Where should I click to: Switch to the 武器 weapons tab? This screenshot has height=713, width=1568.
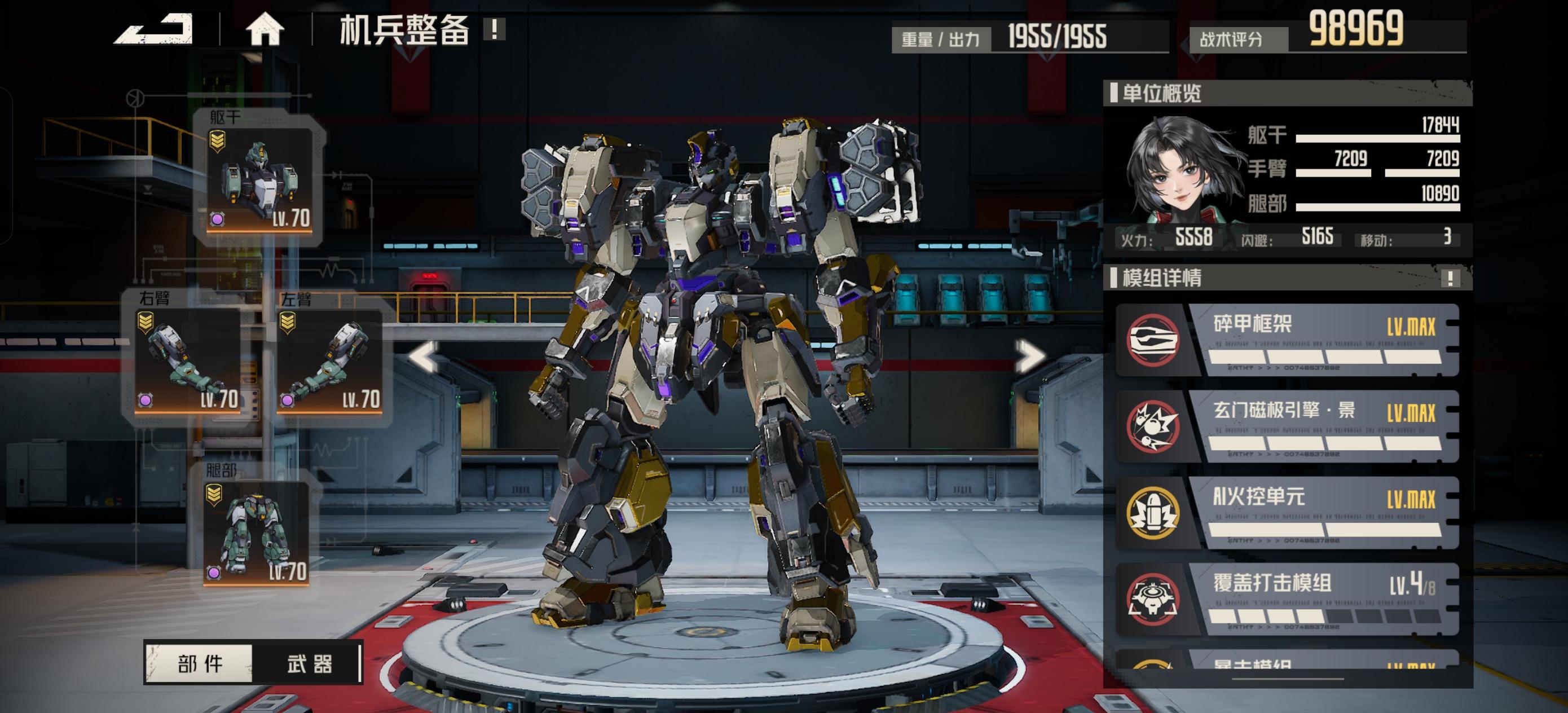coord(309,662)
